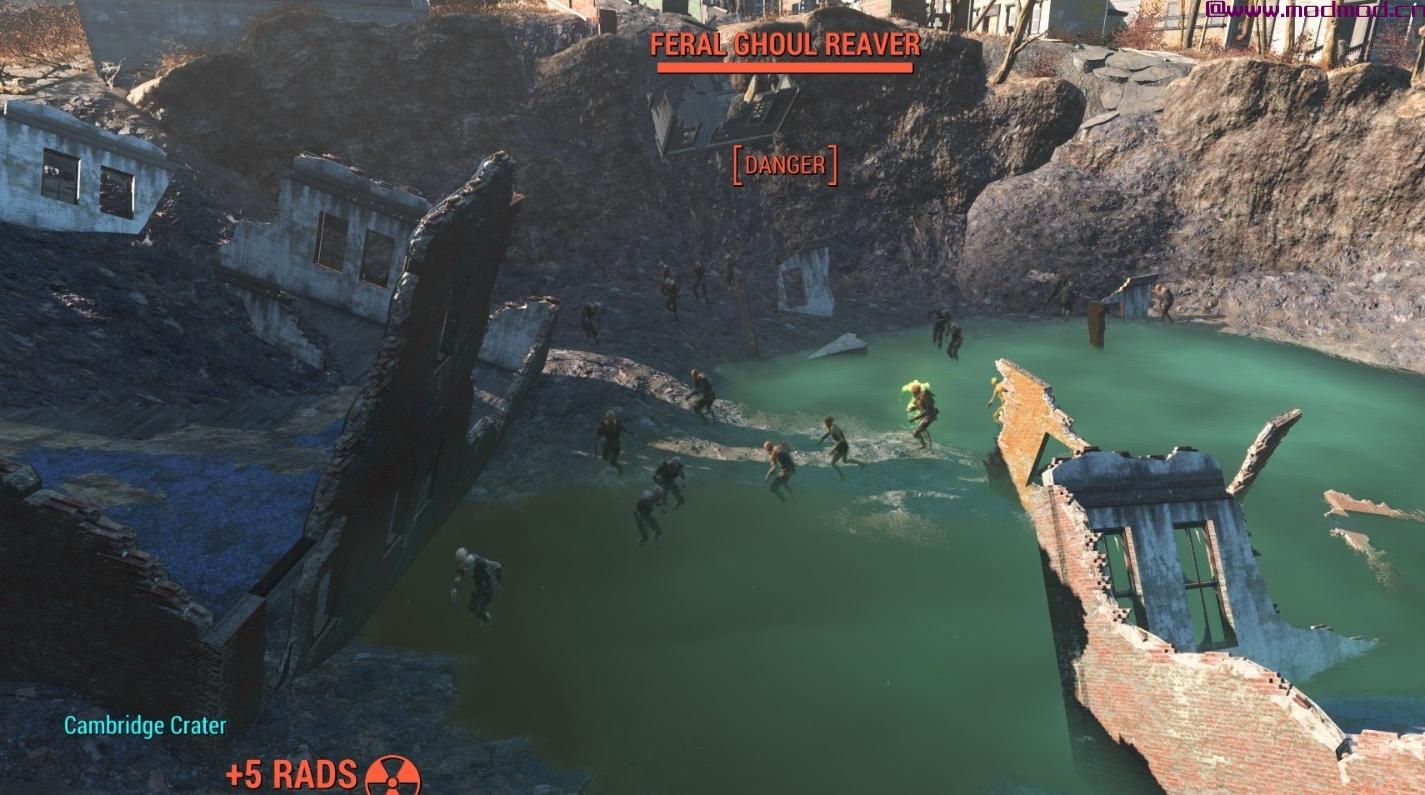
Task: Select the glowing ghoul standing in the water
Action: [919, 403]
